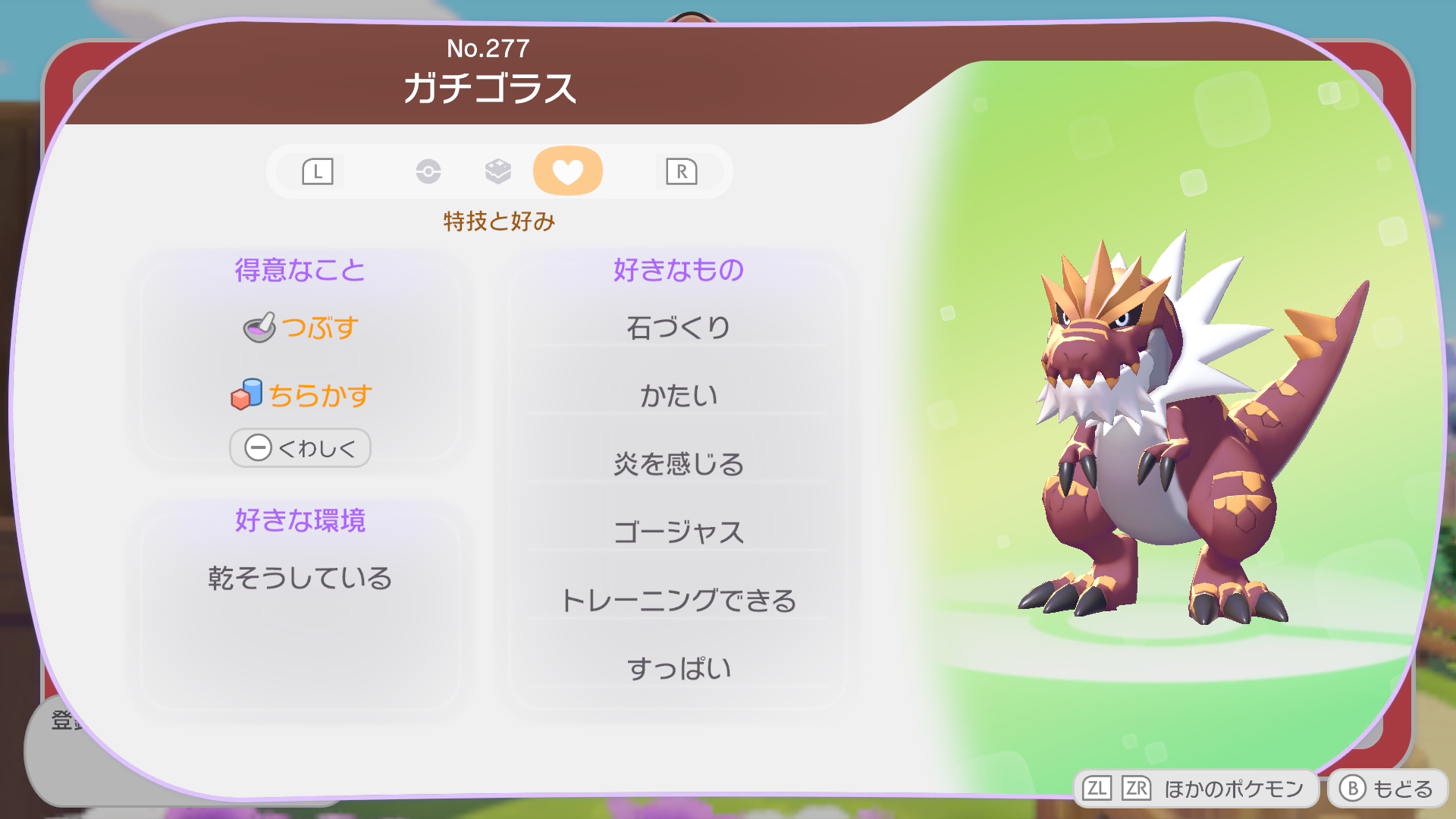Pick the 石づくり favorite row
Image resolution: width=1456 pixels, height=819 pixels.
tap(679, 328)
